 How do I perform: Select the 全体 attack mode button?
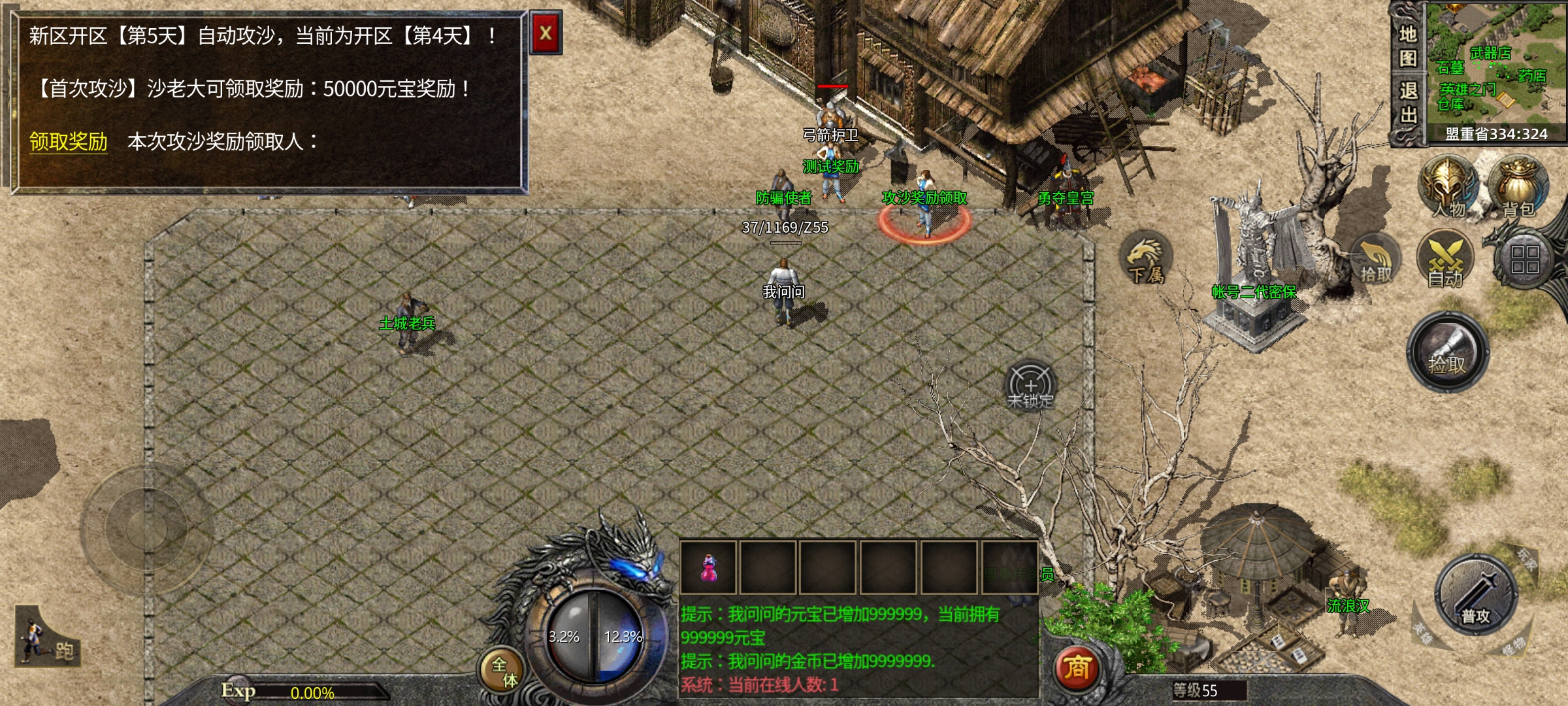tap(502, 670)
